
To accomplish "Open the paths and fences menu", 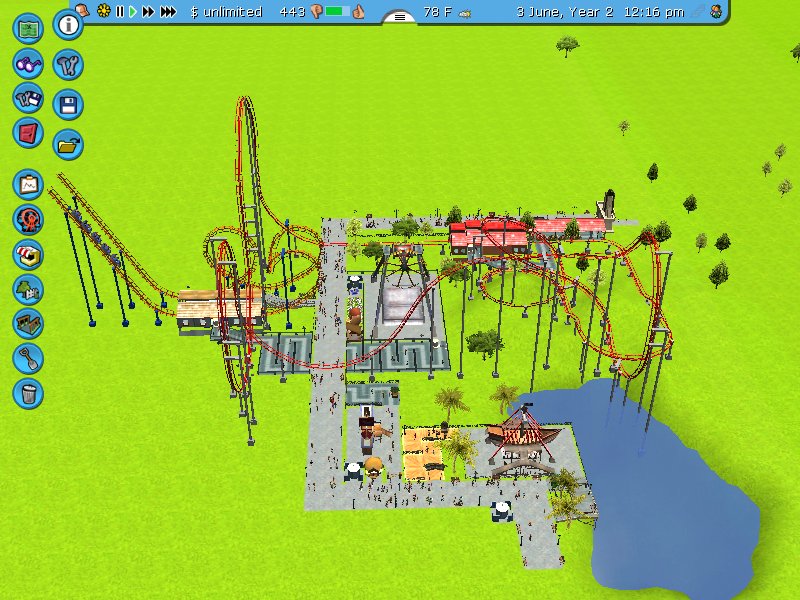I will 28,323.
